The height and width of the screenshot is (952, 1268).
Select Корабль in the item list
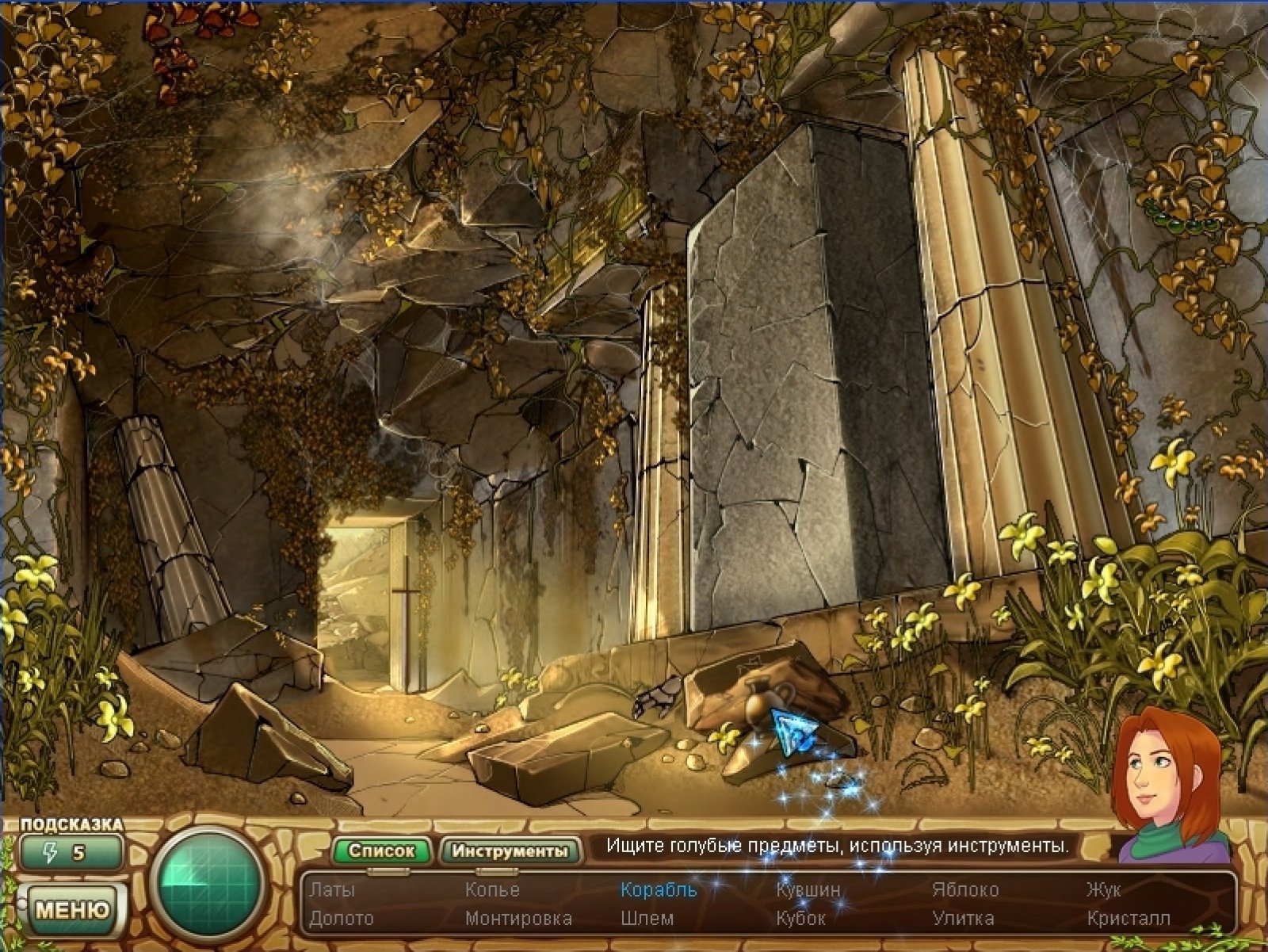point(659,889)
